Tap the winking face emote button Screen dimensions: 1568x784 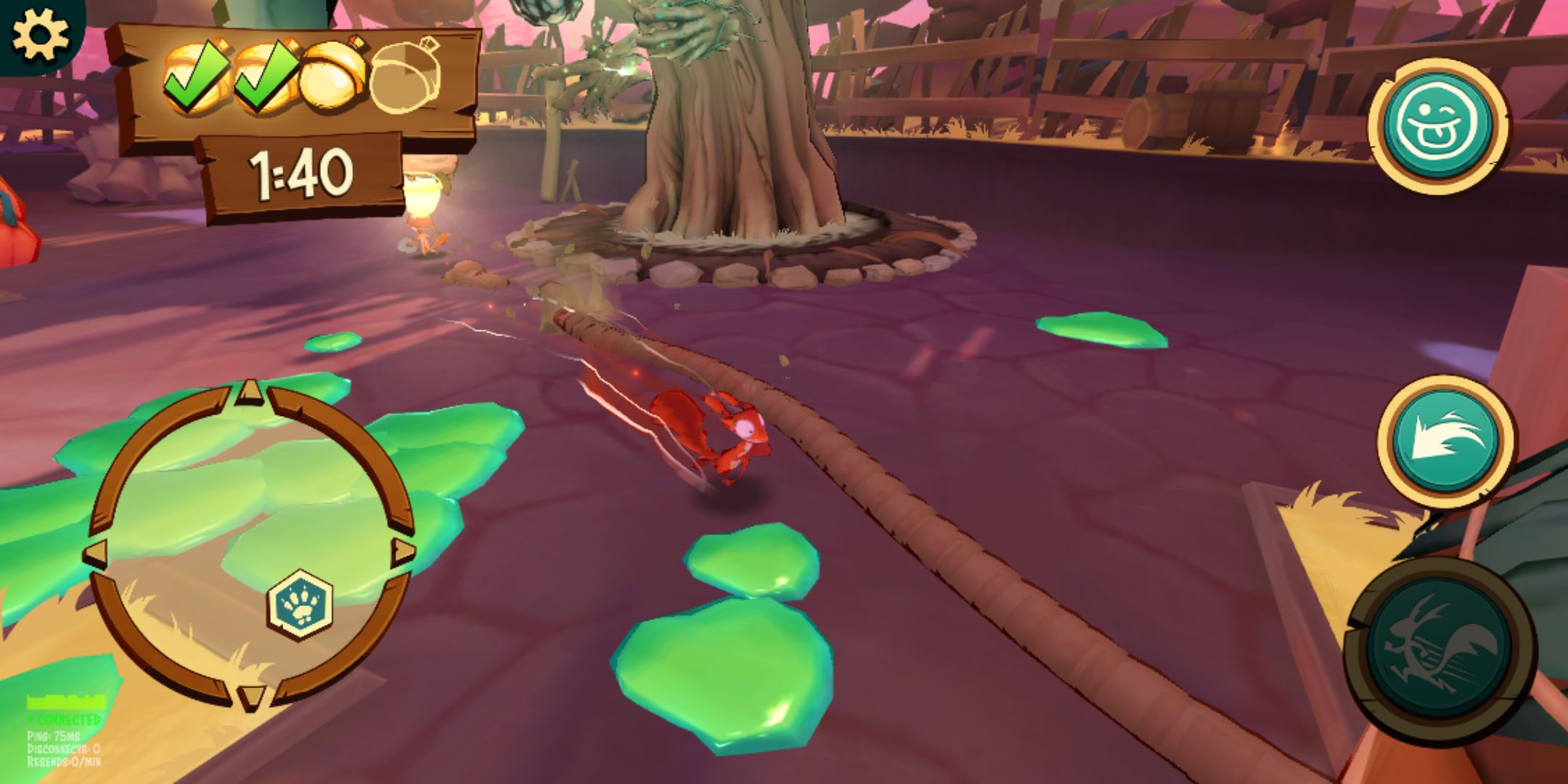pos(1438,126)
